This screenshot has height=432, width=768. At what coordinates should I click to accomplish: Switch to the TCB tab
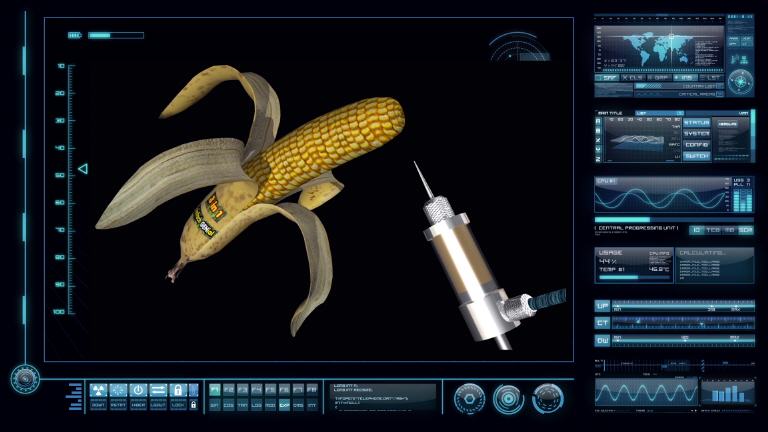(713, 230)
